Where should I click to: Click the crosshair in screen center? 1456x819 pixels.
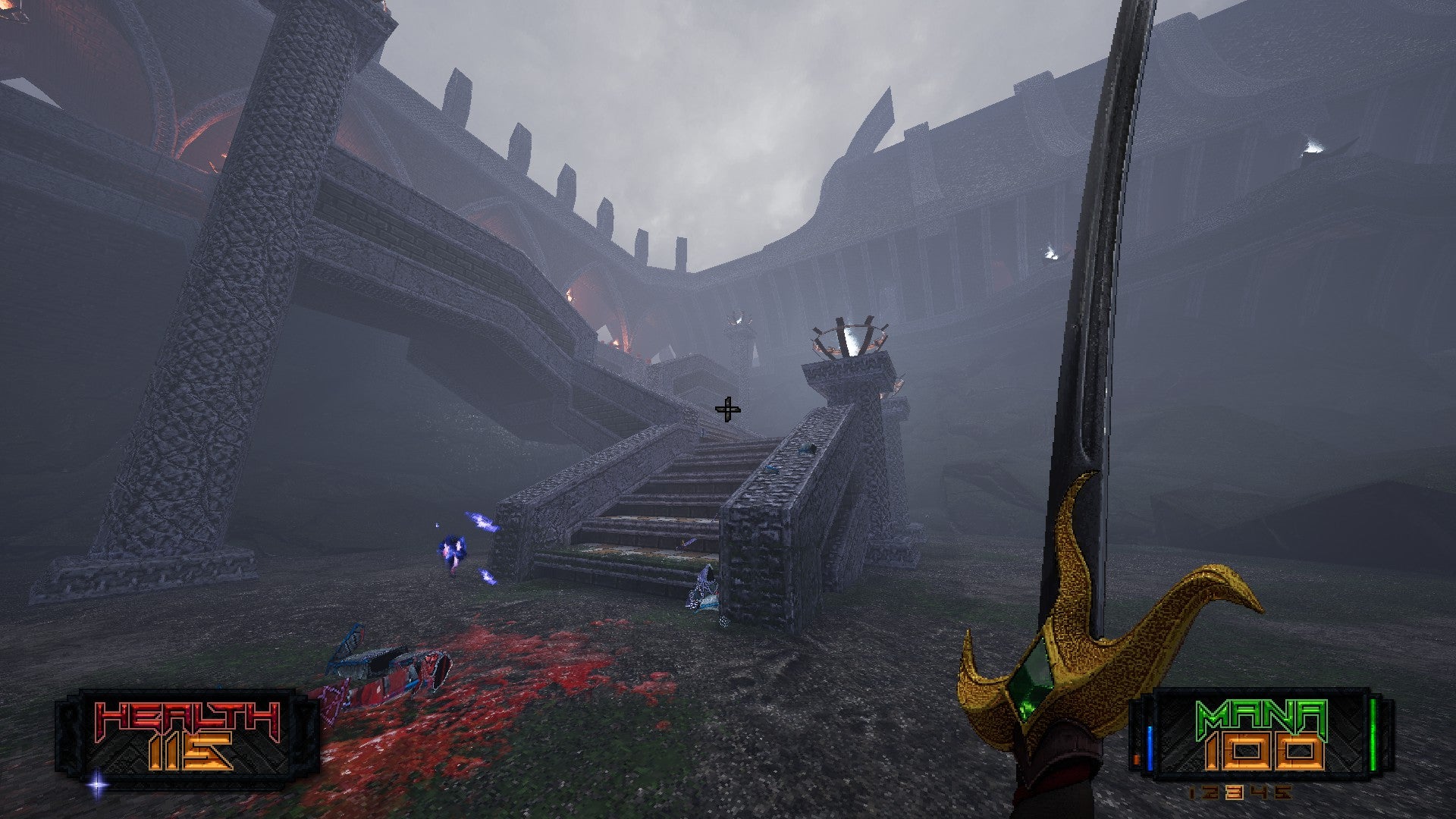tap(728, 409)
